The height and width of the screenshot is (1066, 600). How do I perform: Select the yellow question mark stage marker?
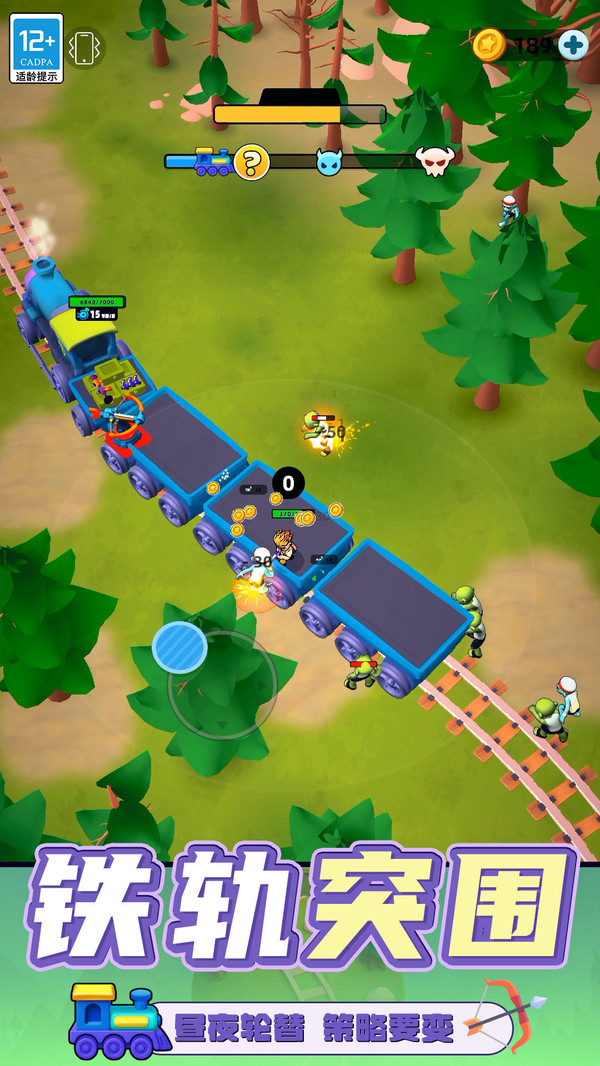pyautogui.click(x=252, y=161)
